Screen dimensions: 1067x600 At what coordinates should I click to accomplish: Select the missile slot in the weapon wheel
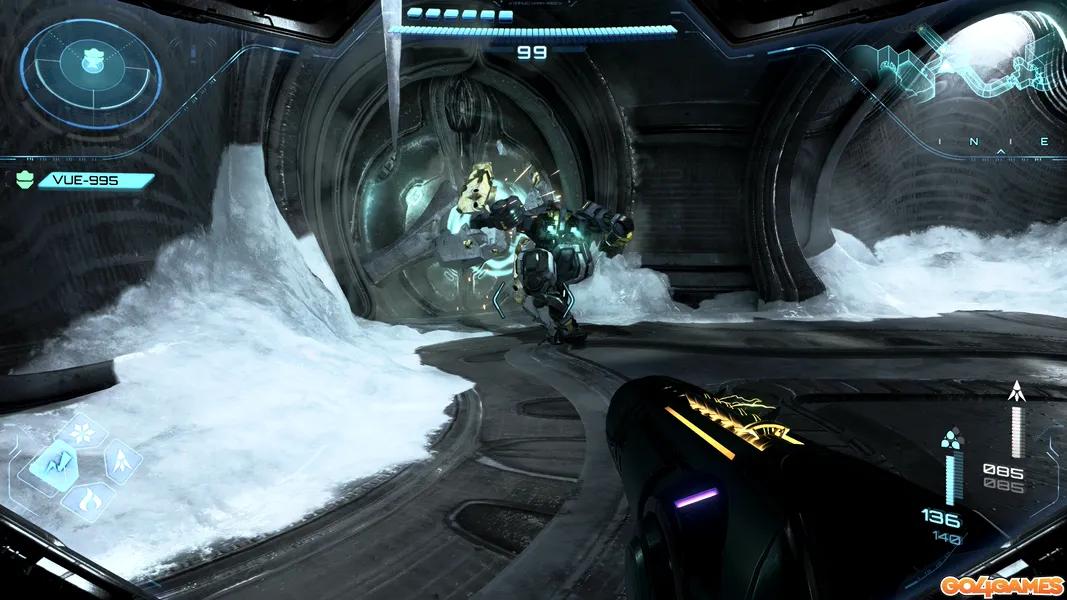pos(121,461)
